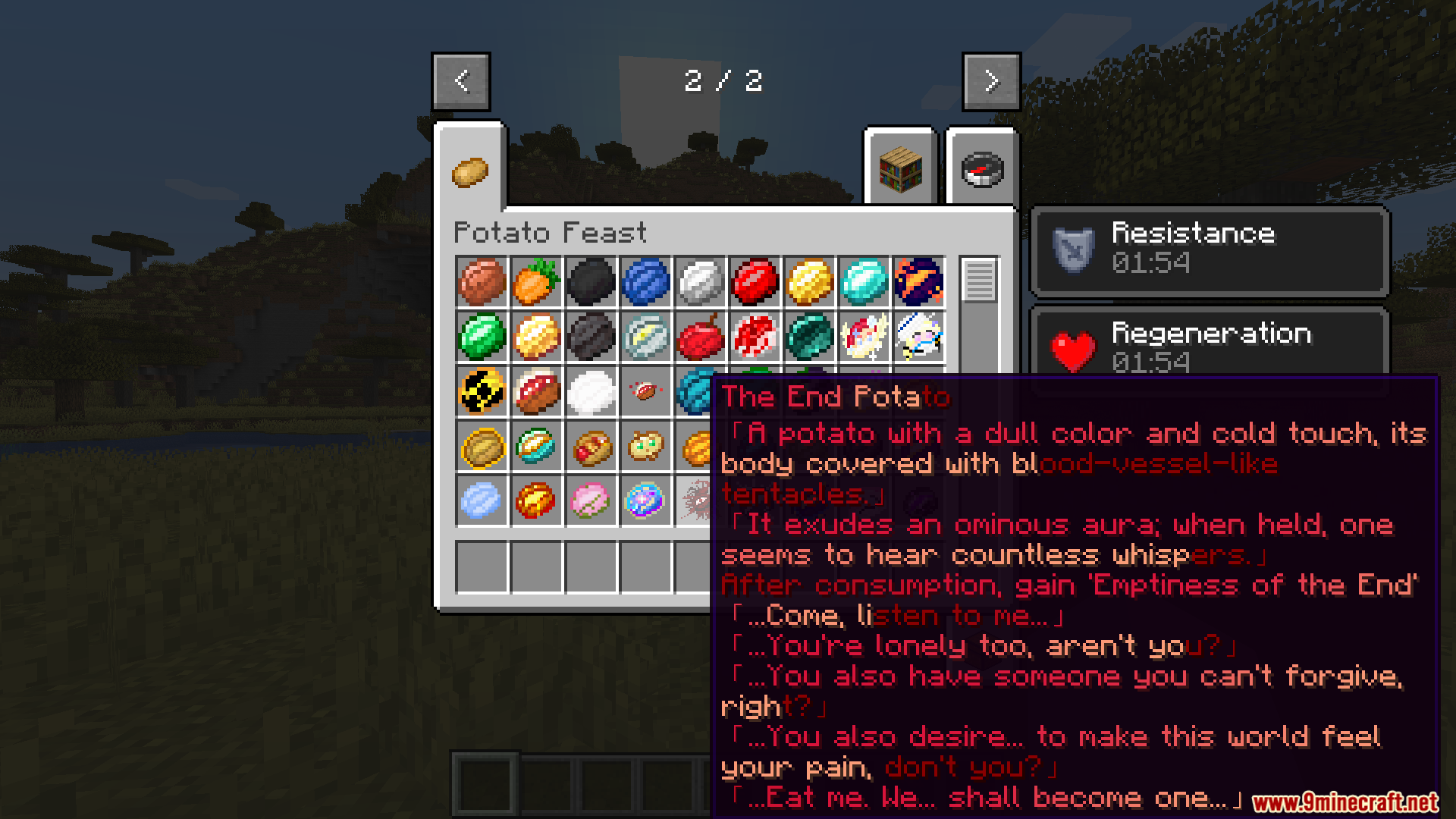Choose the white-haired anime character potato
1456x819 pixels.
click(x=918, y=336)
